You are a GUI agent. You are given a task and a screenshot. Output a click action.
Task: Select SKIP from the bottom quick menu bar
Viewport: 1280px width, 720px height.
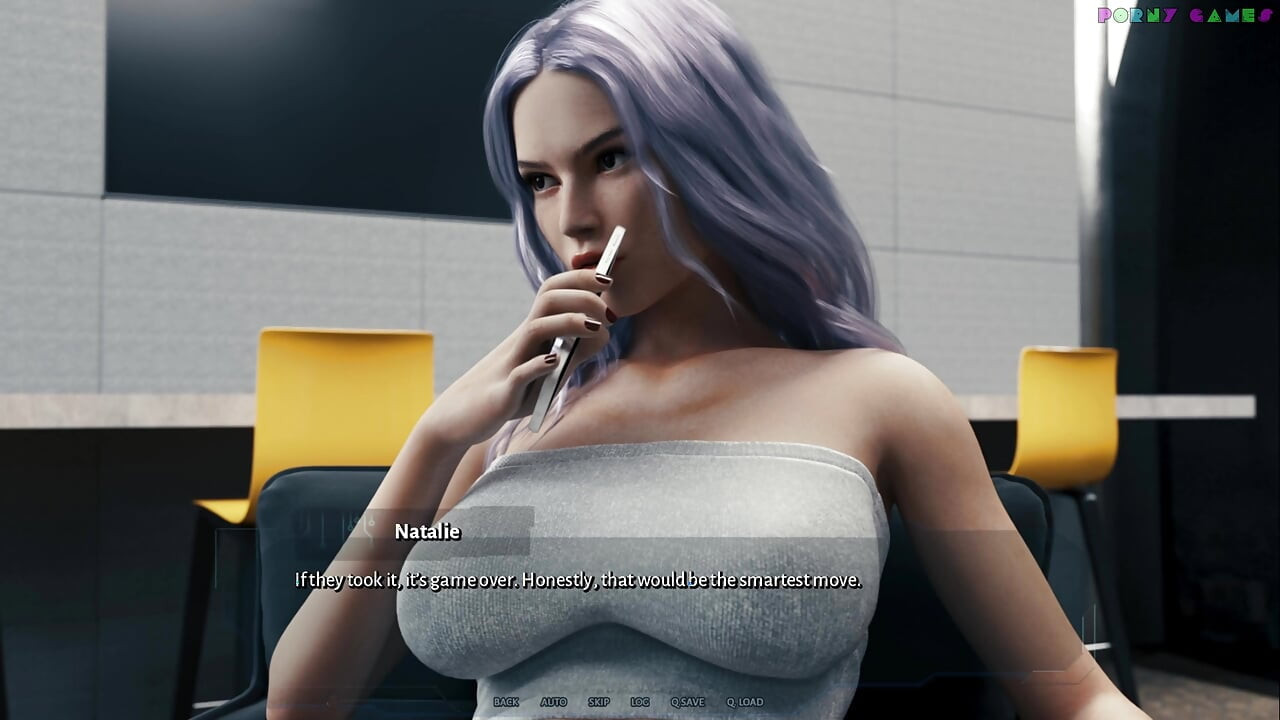click(598, 702)
